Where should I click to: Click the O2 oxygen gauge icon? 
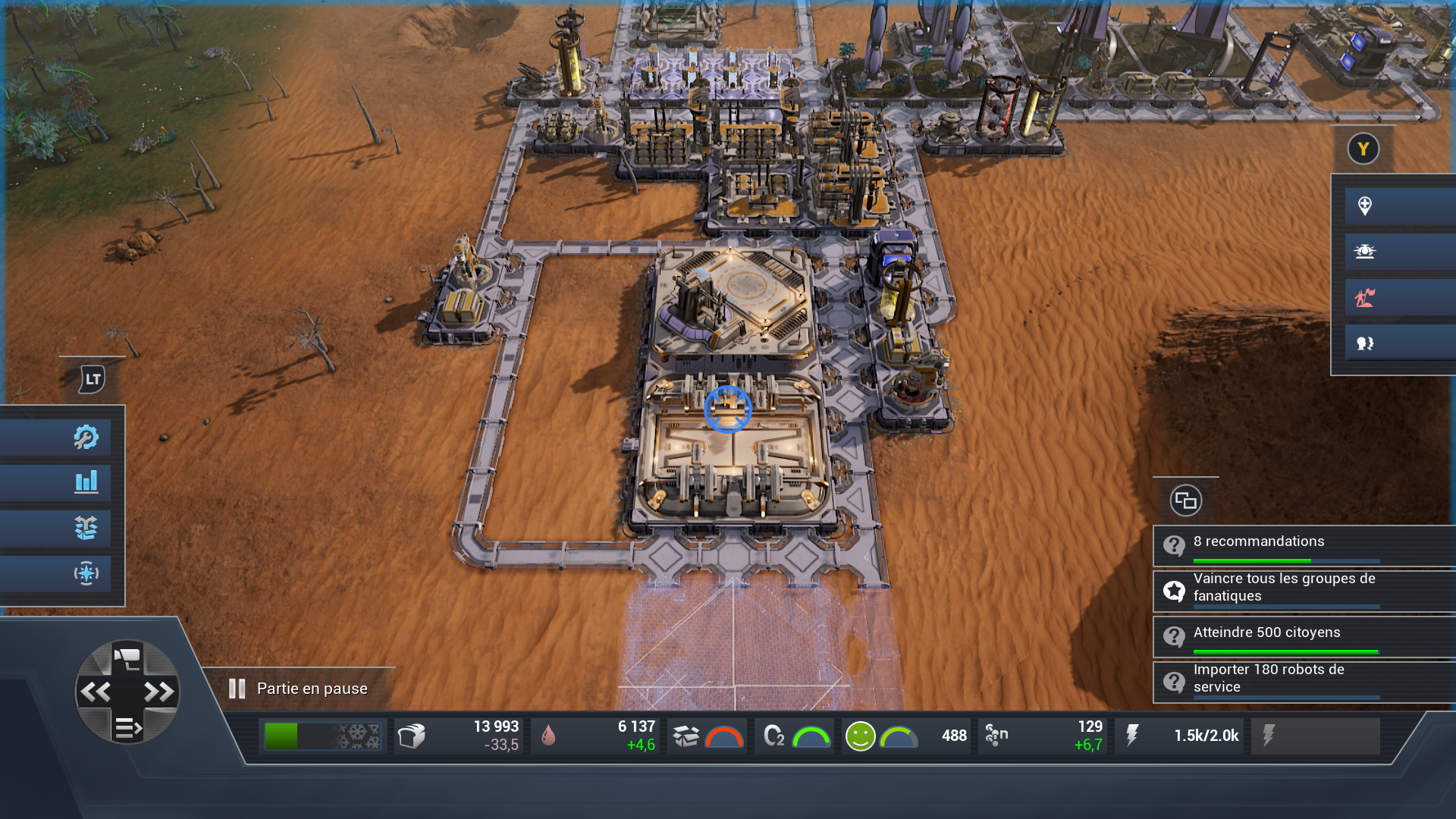click(x=773, y=736)
